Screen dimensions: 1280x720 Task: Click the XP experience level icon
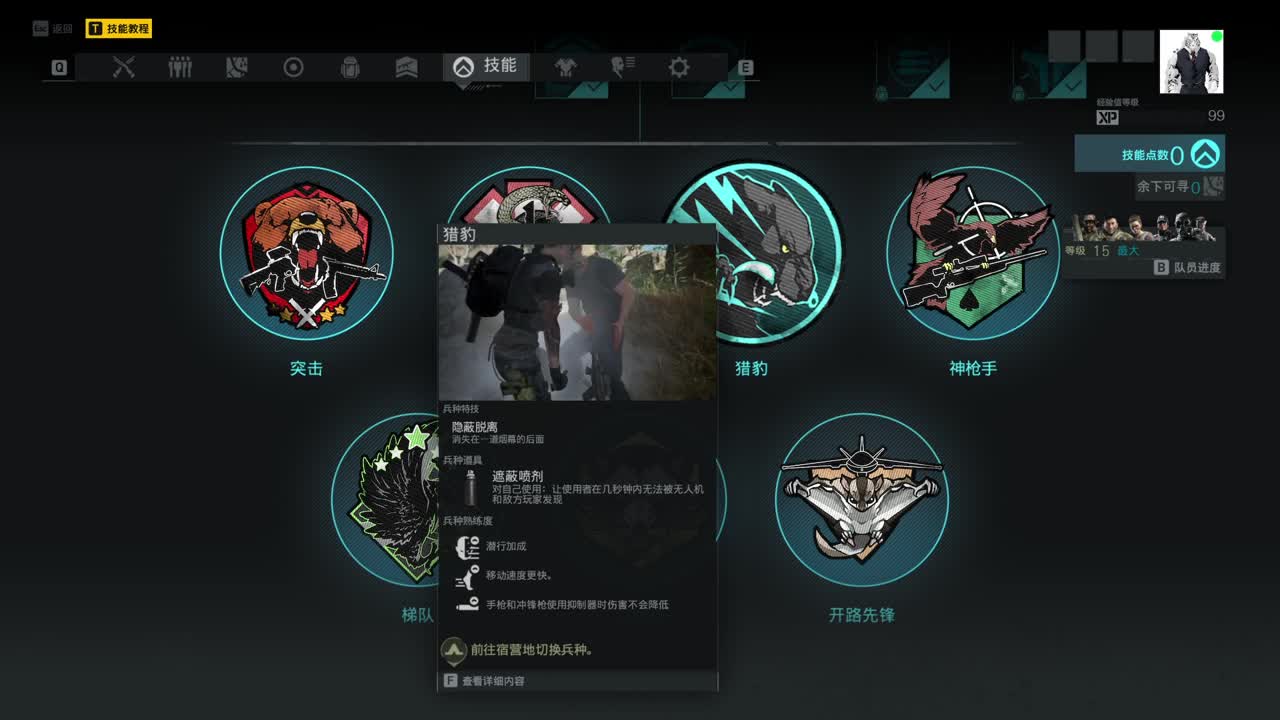click(x=1106, y=117)
